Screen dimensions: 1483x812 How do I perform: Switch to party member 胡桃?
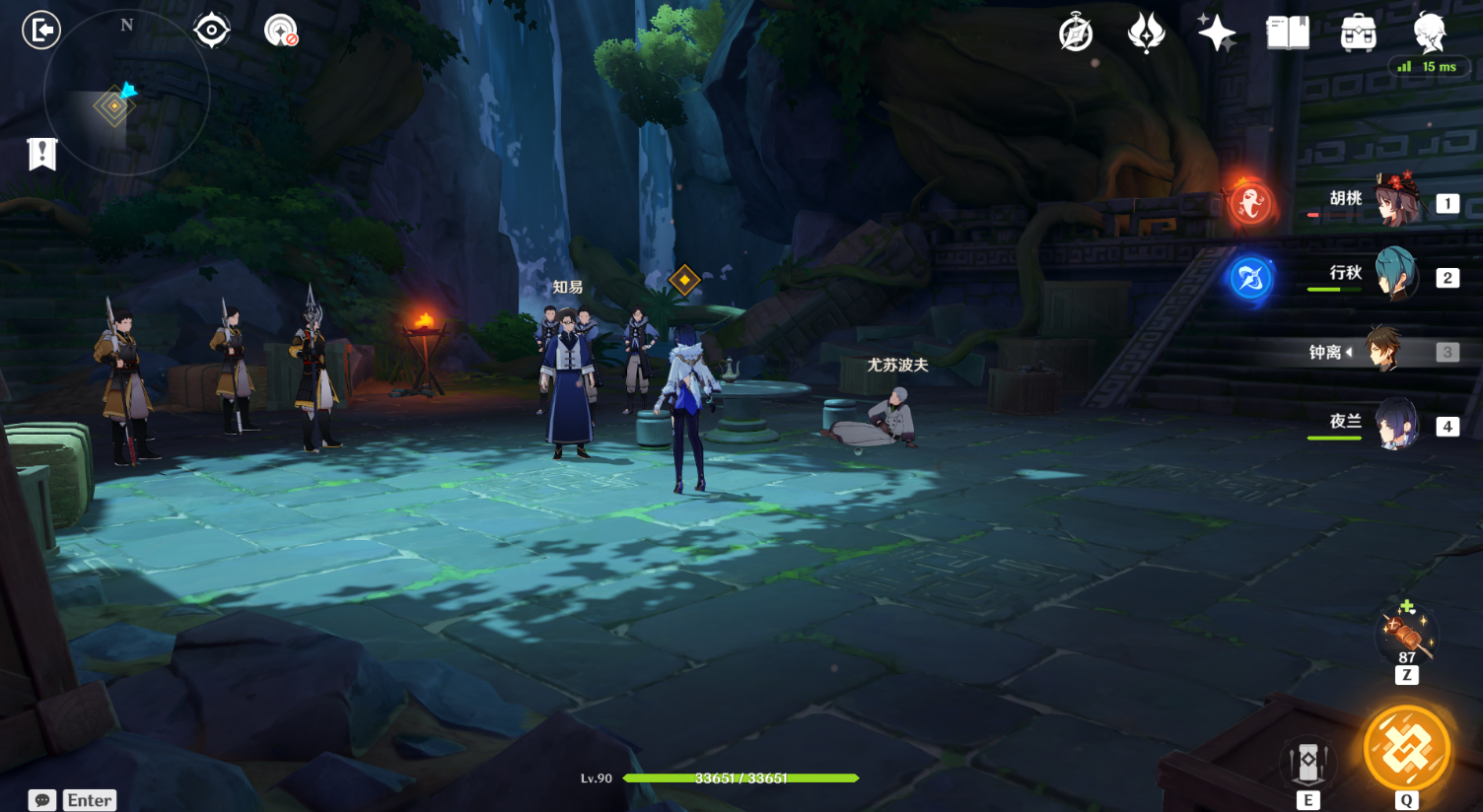(1396, 200)
